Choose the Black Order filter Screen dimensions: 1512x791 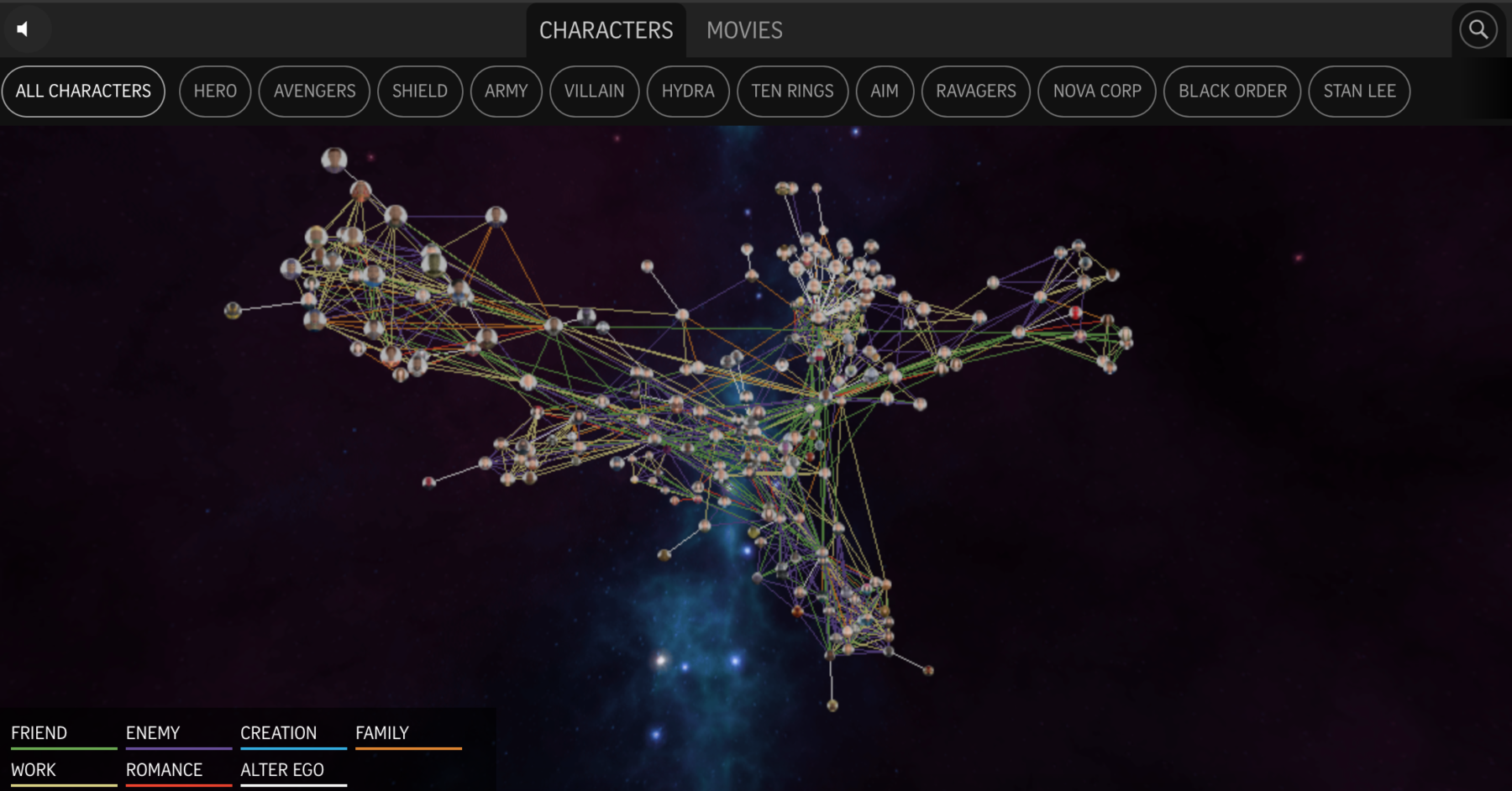(1232, 92)
